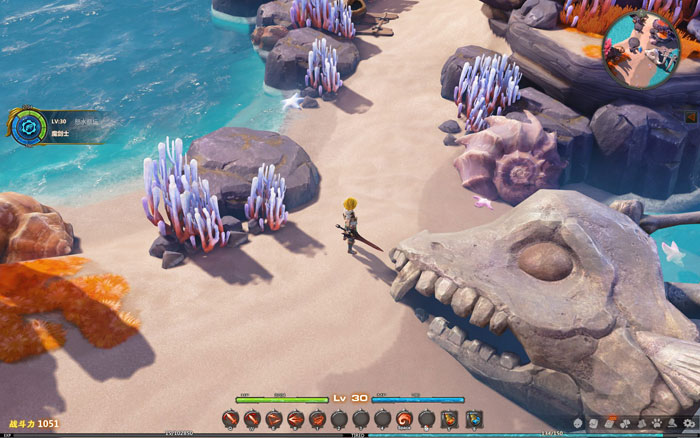This screenshot has height=438, width=700.
Task: Open the settings gear menu
Action: point(688,423)
